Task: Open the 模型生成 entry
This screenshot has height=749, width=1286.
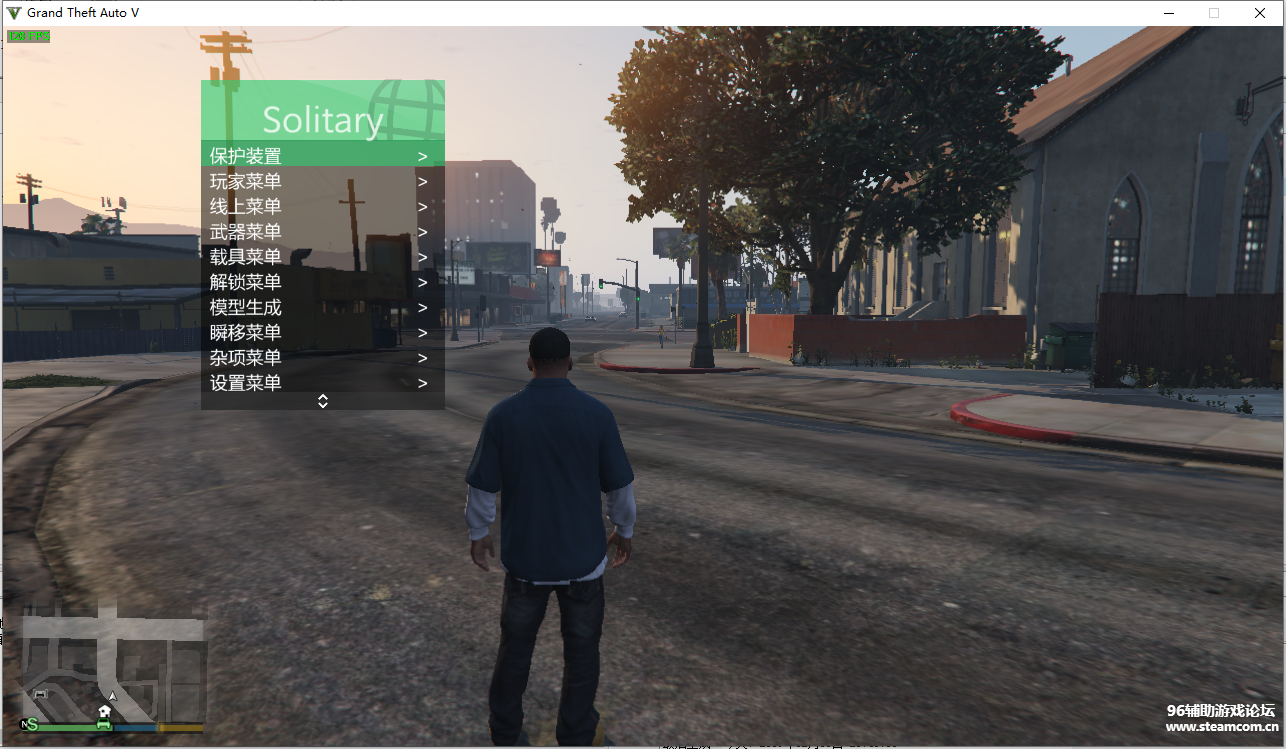Action: (x=322, y=307)
